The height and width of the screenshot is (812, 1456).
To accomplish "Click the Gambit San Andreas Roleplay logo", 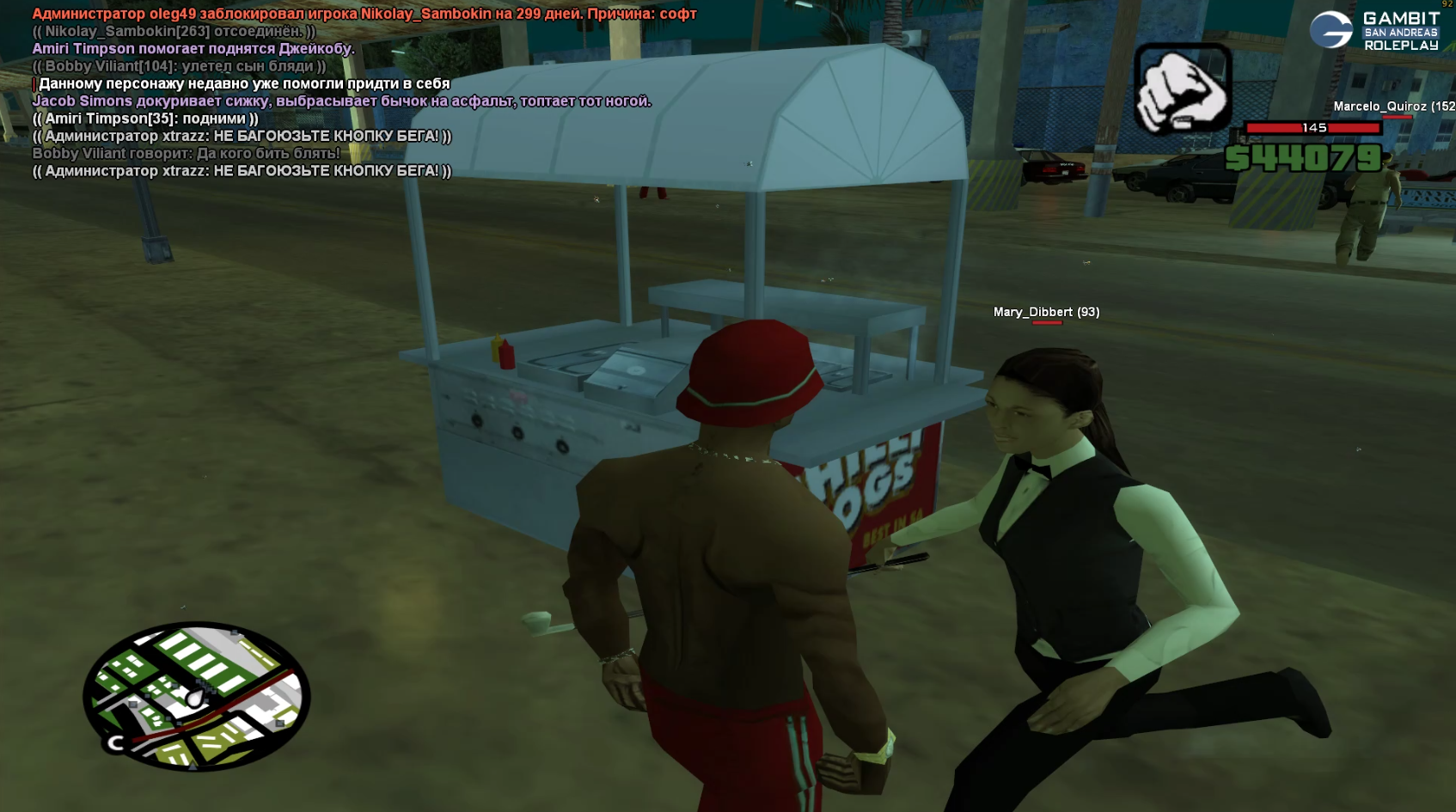I will (x=1374, y=31).
